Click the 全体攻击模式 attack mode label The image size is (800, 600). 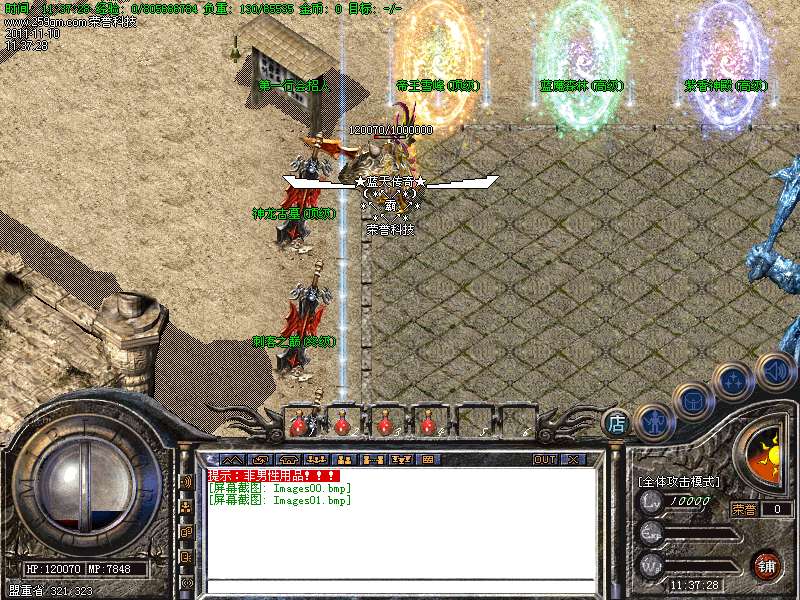680,482
